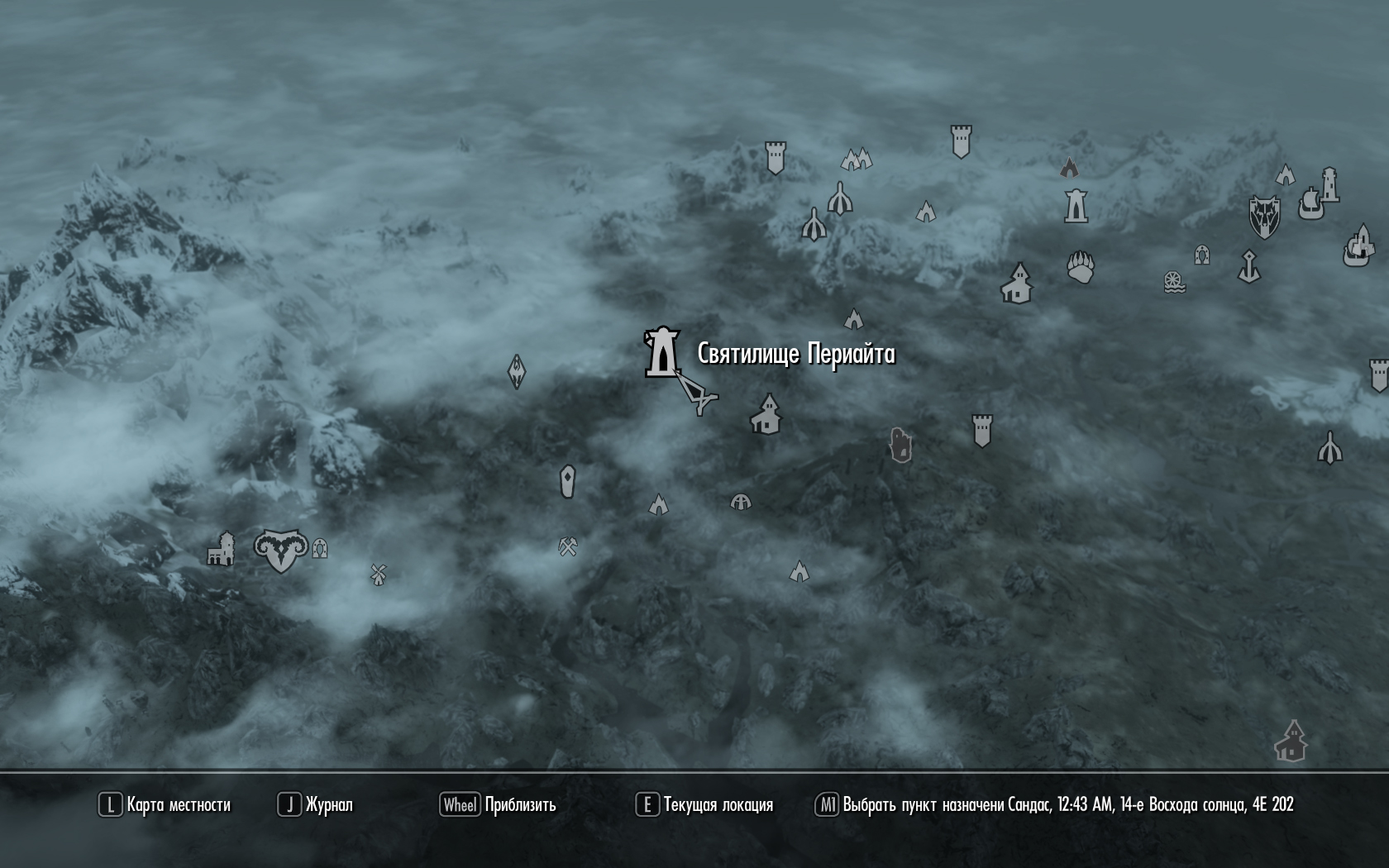The width and height of the screenshot is (1389, 868).
Task: Select the Святилище Периайта map marker
Action: point(662,353)
